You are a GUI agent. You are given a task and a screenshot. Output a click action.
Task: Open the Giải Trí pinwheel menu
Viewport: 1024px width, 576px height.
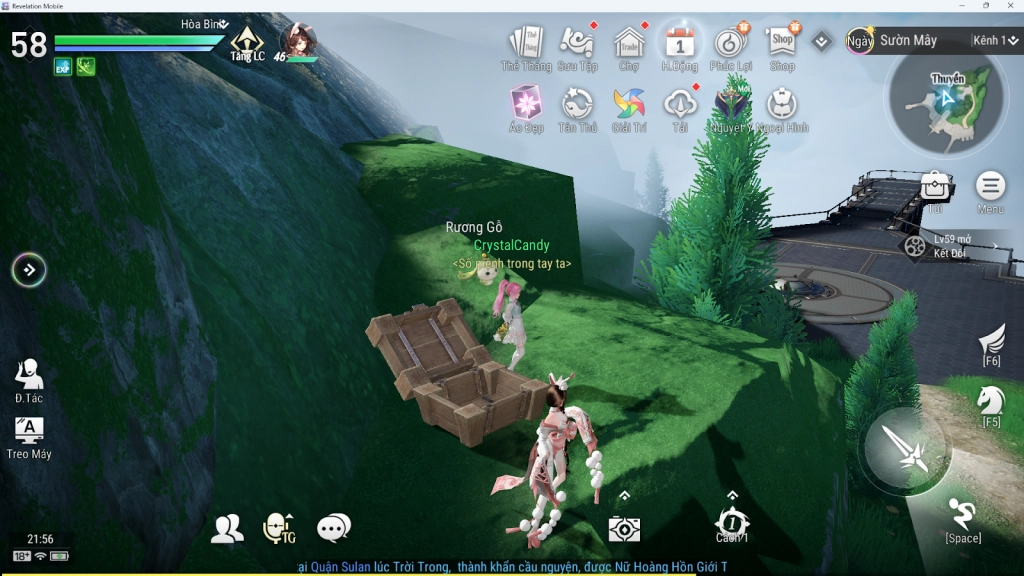coord(629,104)
